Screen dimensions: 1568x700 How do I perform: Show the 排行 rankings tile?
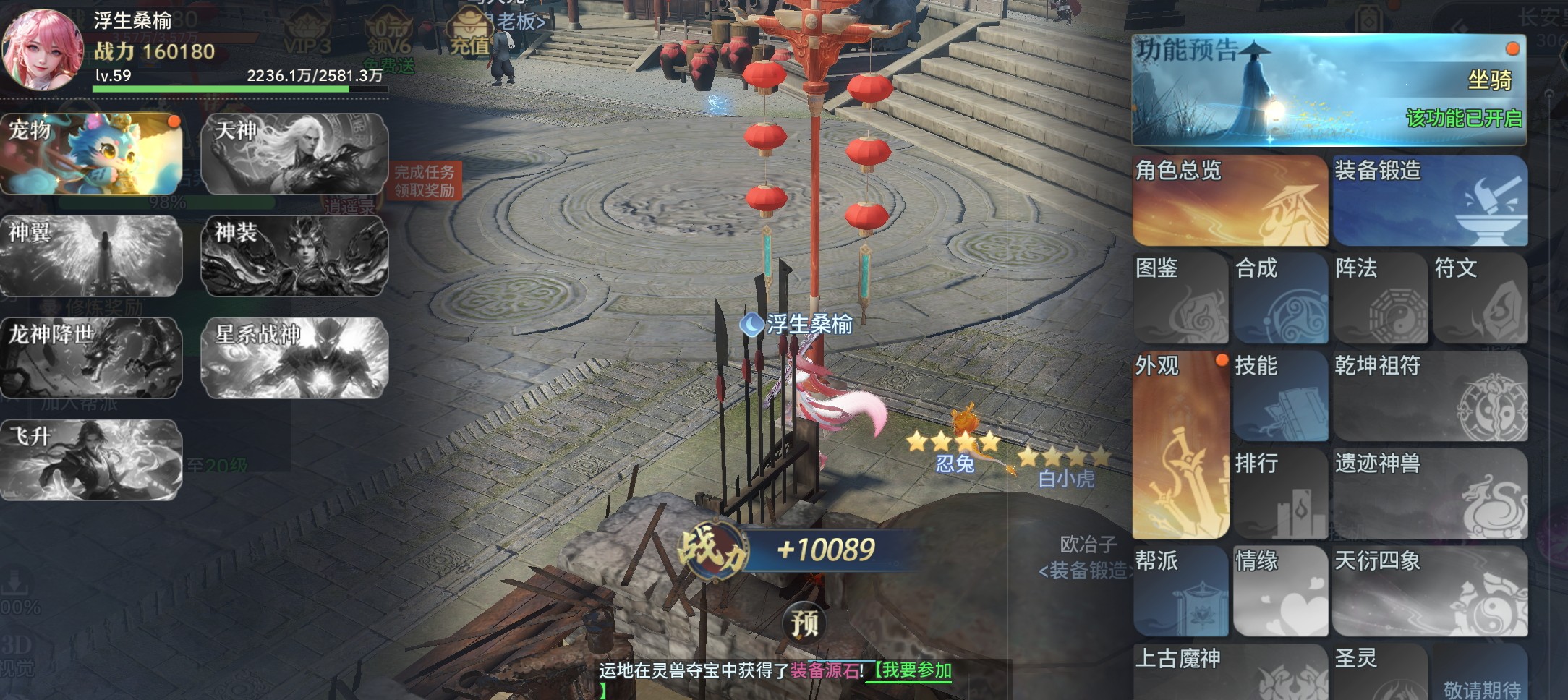coord(1280,493)
